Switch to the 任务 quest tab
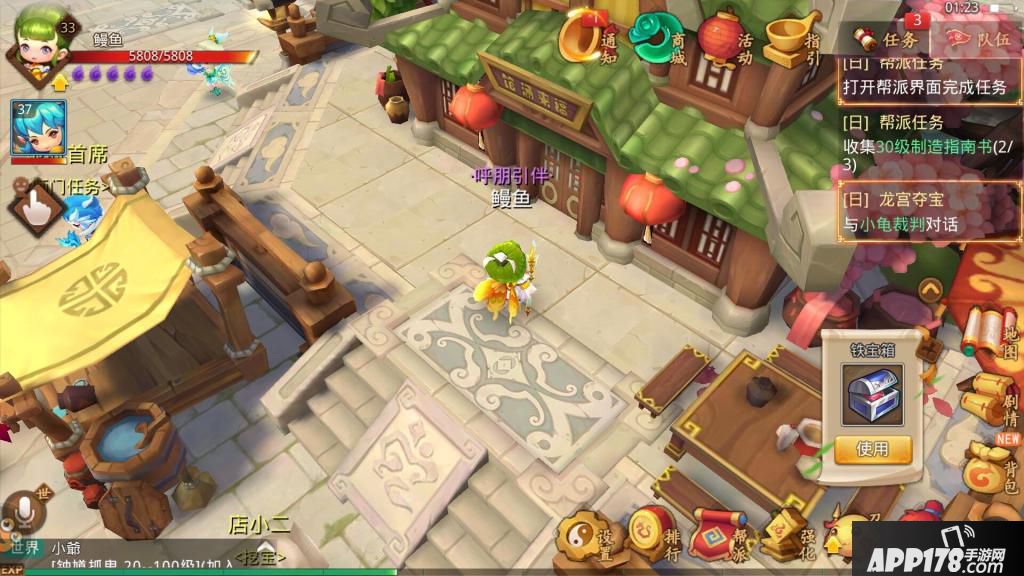Image resolution: width=1024 pixels, height=576 pixels. [x=888, y=40]
